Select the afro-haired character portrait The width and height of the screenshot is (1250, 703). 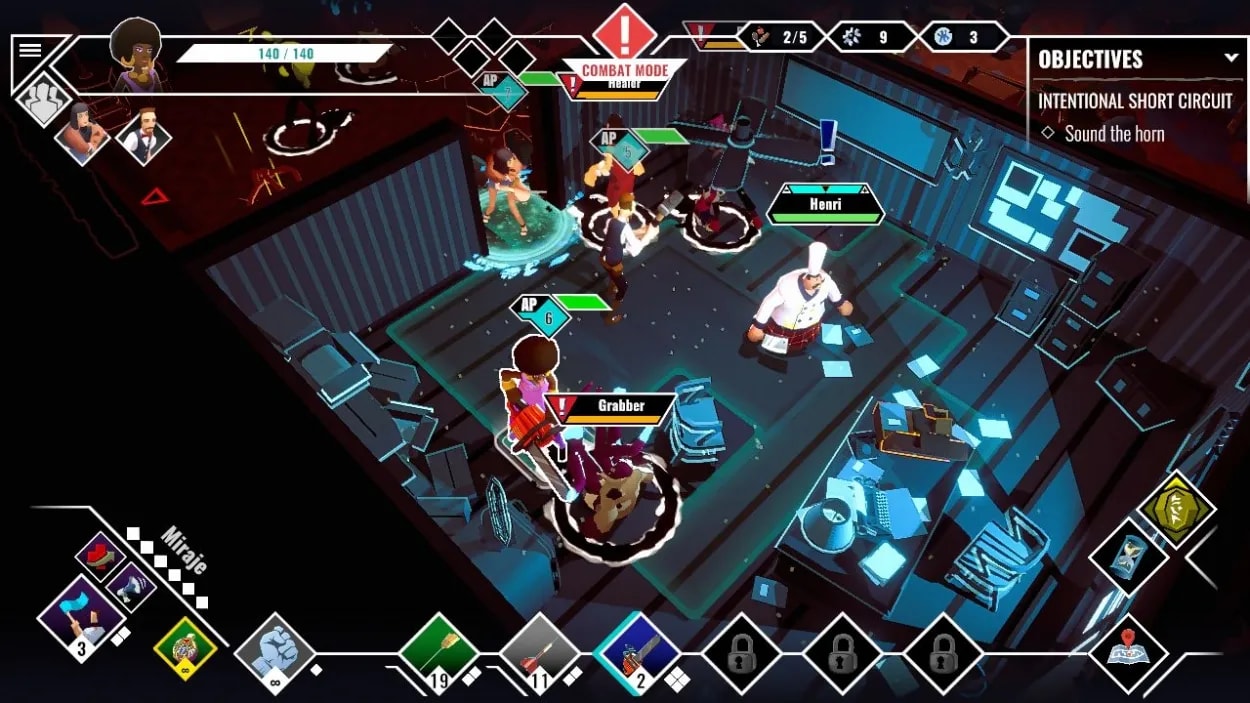click(x=136, y=52)
